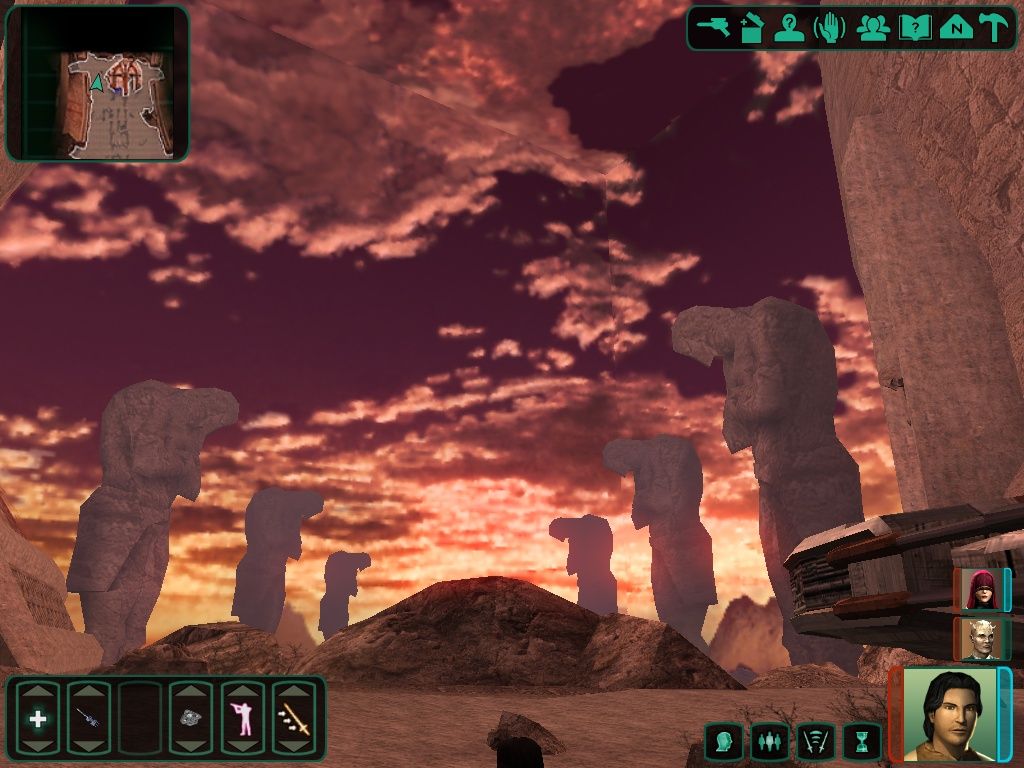Open the character sheet via silhouette icon
Viewport: 1024px width, 768px height.
pyautogui.click(x=790, y=28)
